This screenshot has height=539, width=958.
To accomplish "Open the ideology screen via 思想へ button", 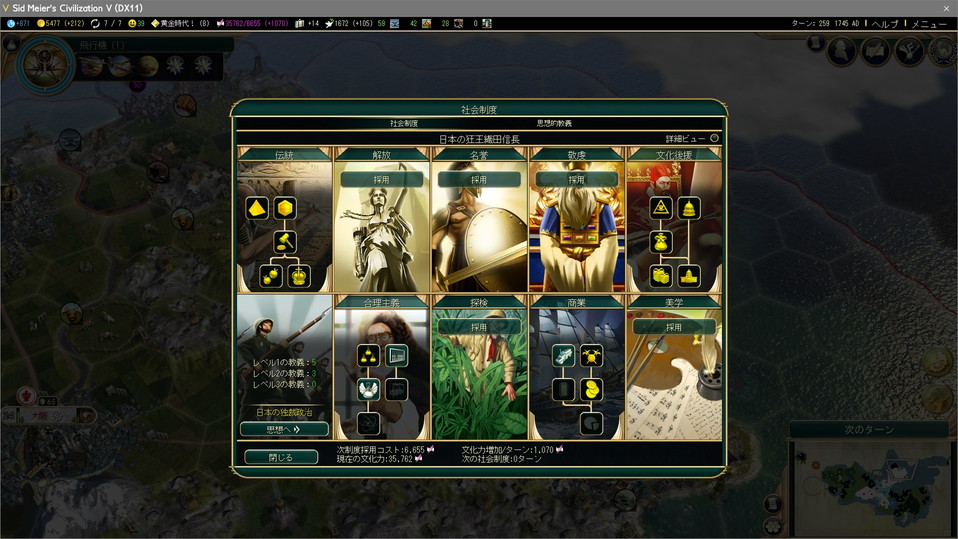I will click(284, 429).
